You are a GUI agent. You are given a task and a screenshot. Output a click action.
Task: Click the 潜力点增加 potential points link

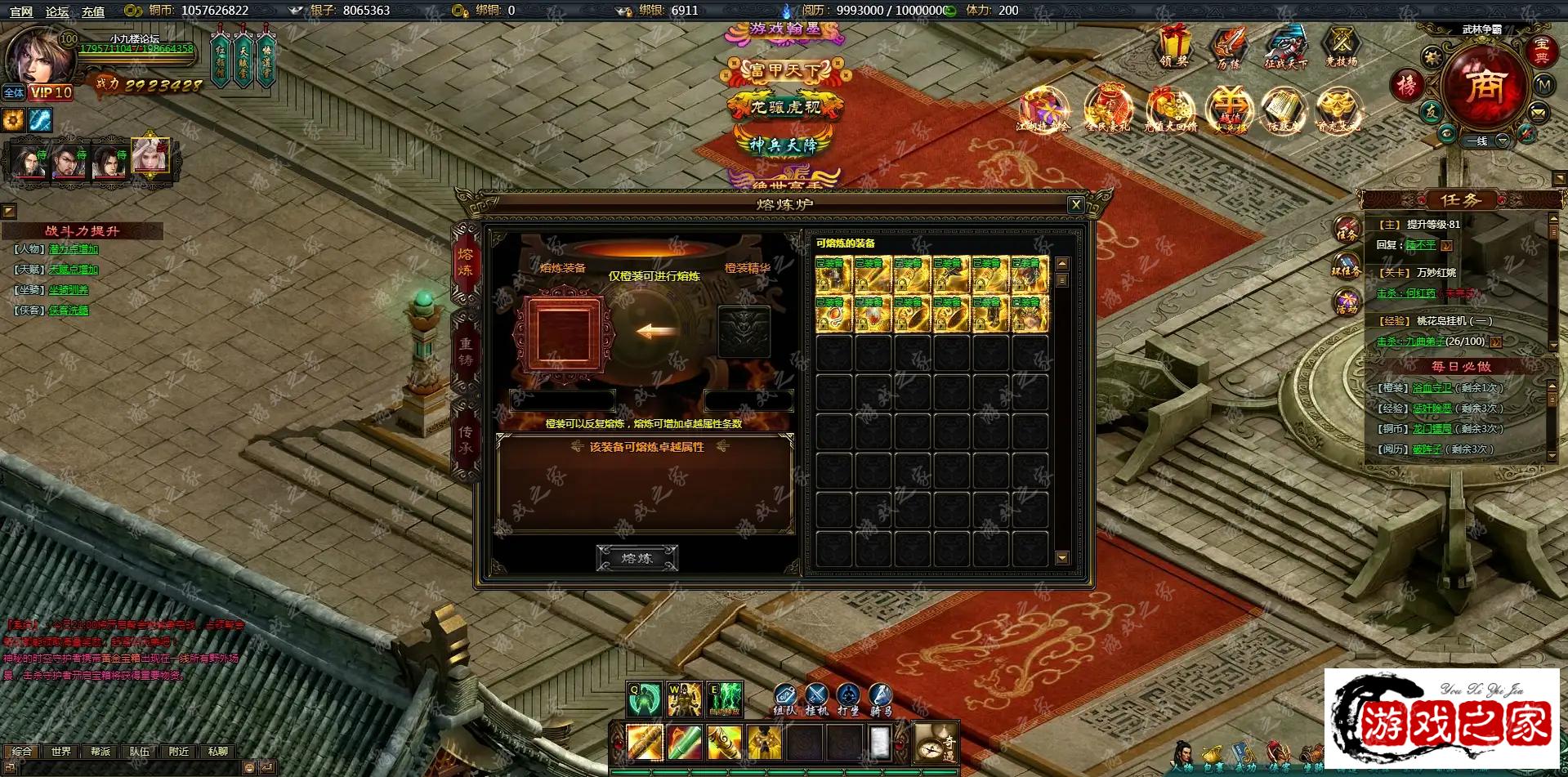[x=74, y=249]
